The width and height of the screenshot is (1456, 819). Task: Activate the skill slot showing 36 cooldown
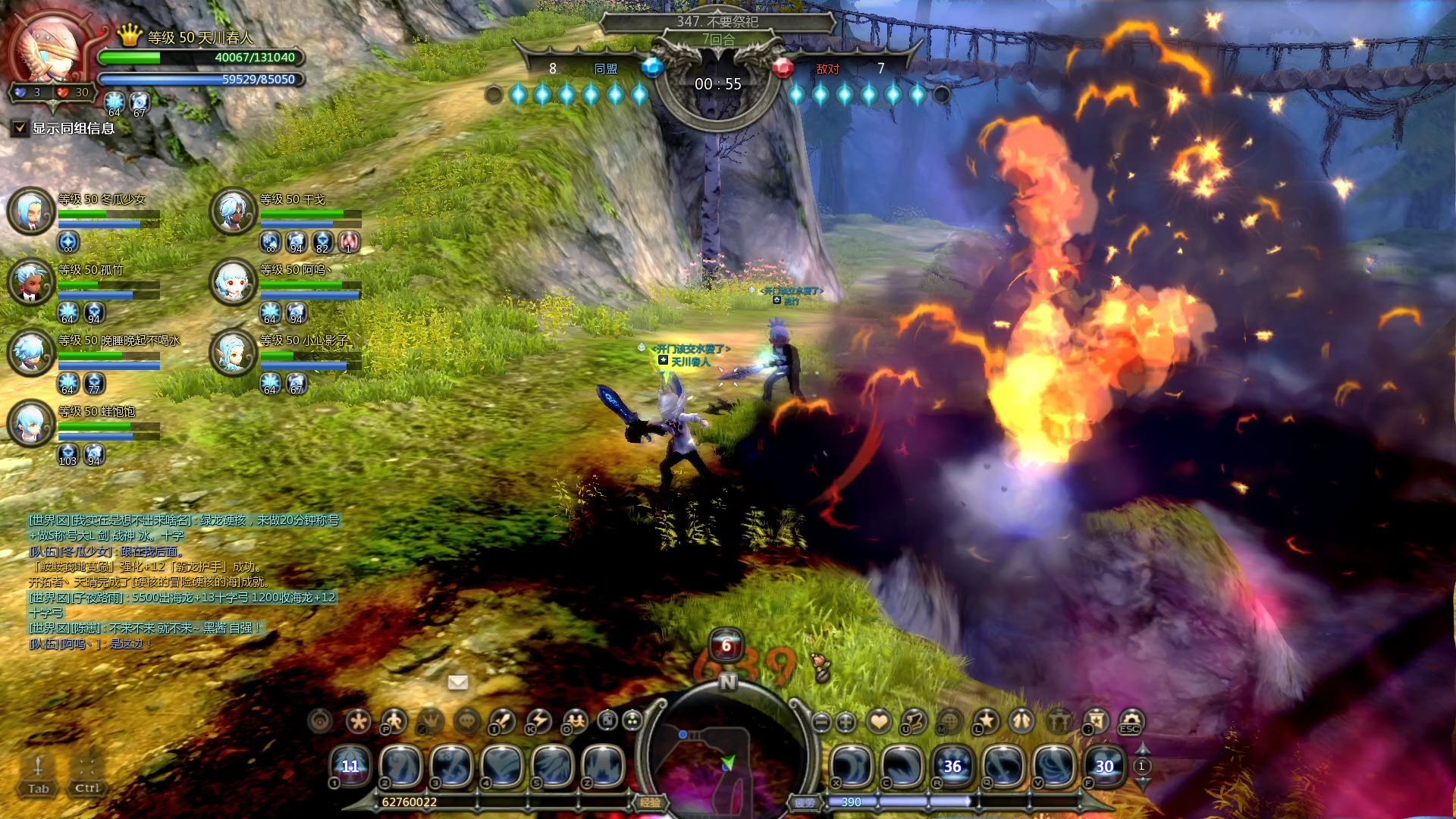[952, 767]
